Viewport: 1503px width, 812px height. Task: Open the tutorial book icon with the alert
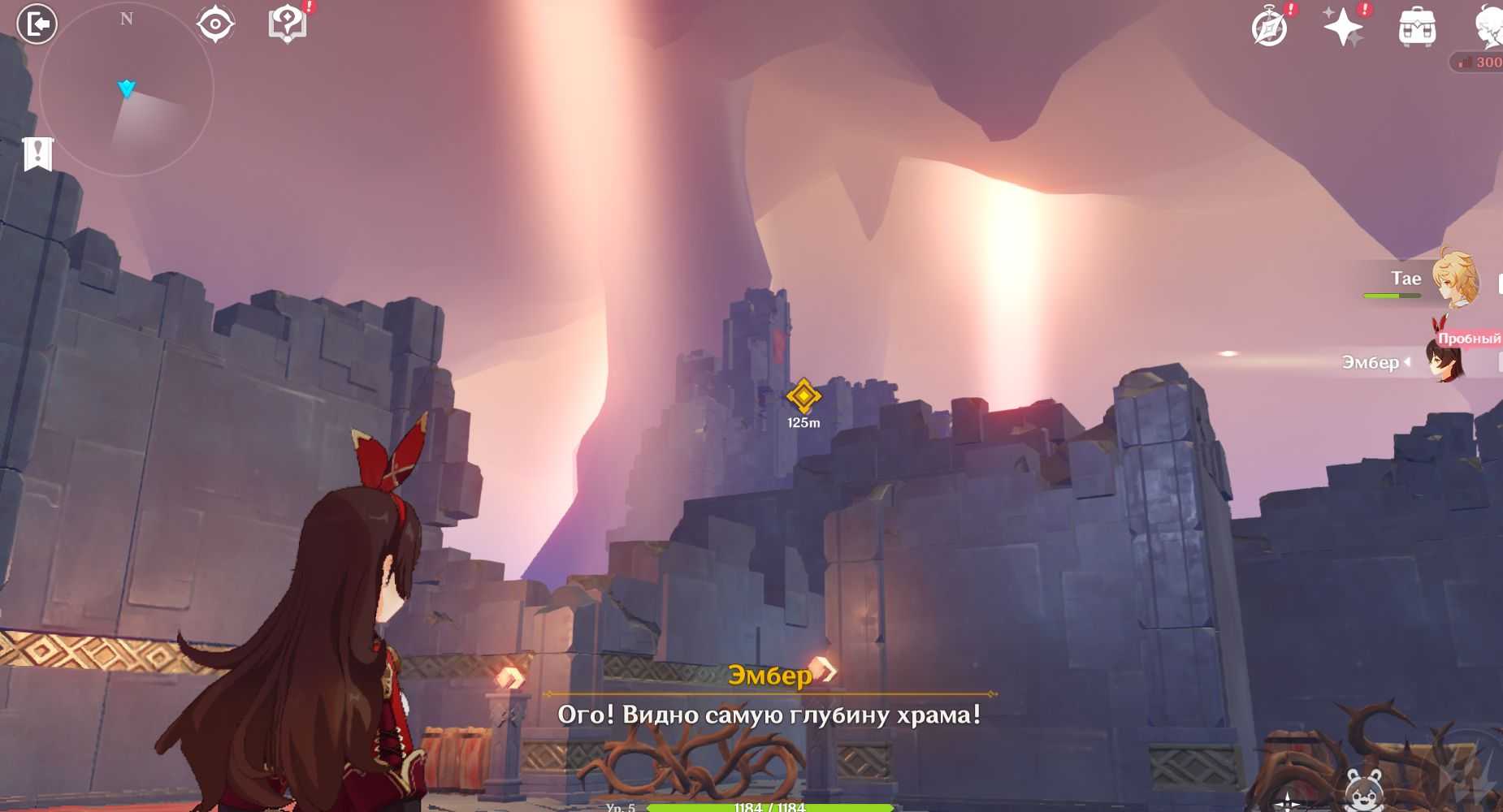287,24
